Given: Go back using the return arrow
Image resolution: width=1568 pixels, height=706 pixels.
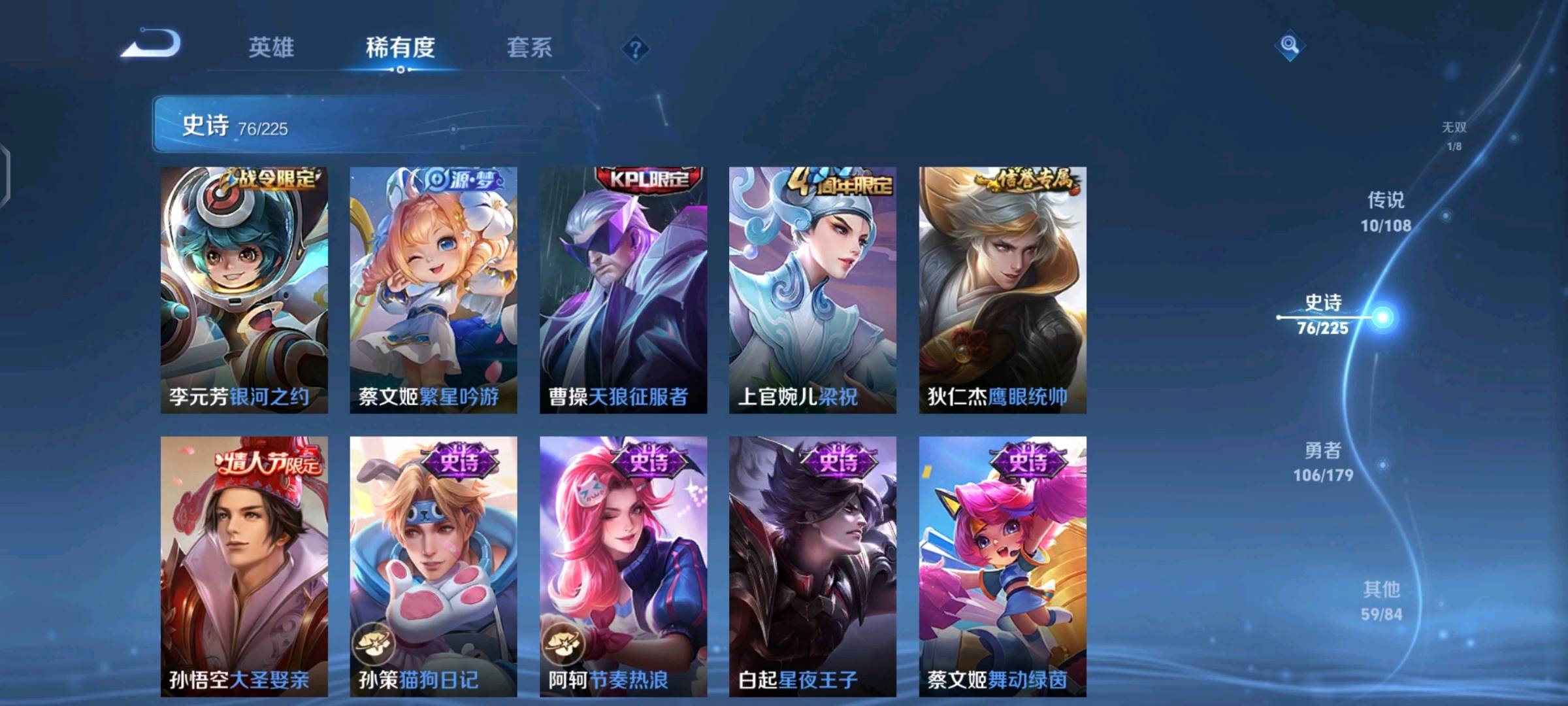Looking at the screenshot, I should (x=152, y=44).
